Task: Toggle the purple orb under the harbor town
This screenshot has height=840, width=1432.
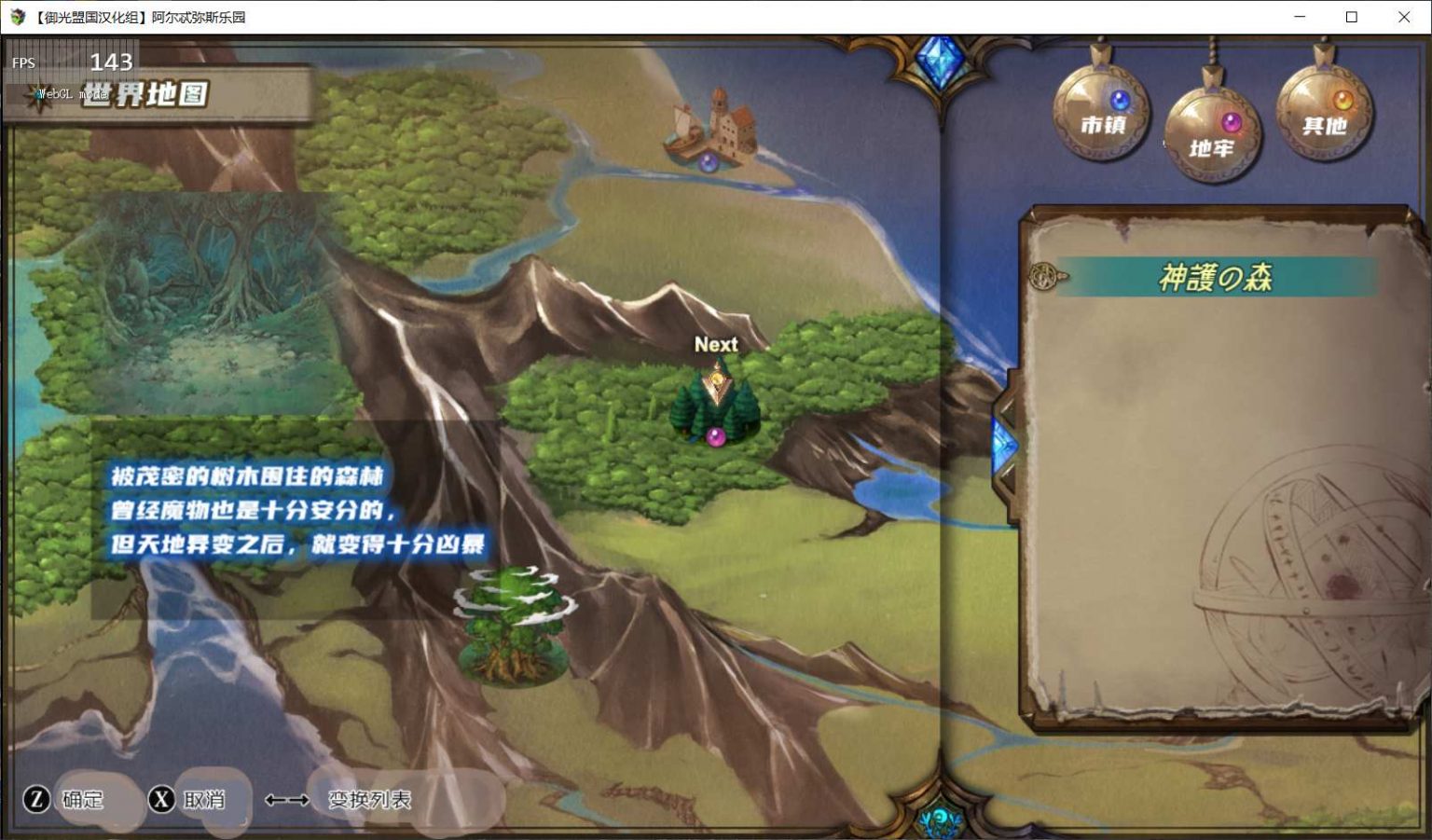Action: coord(706,160)
